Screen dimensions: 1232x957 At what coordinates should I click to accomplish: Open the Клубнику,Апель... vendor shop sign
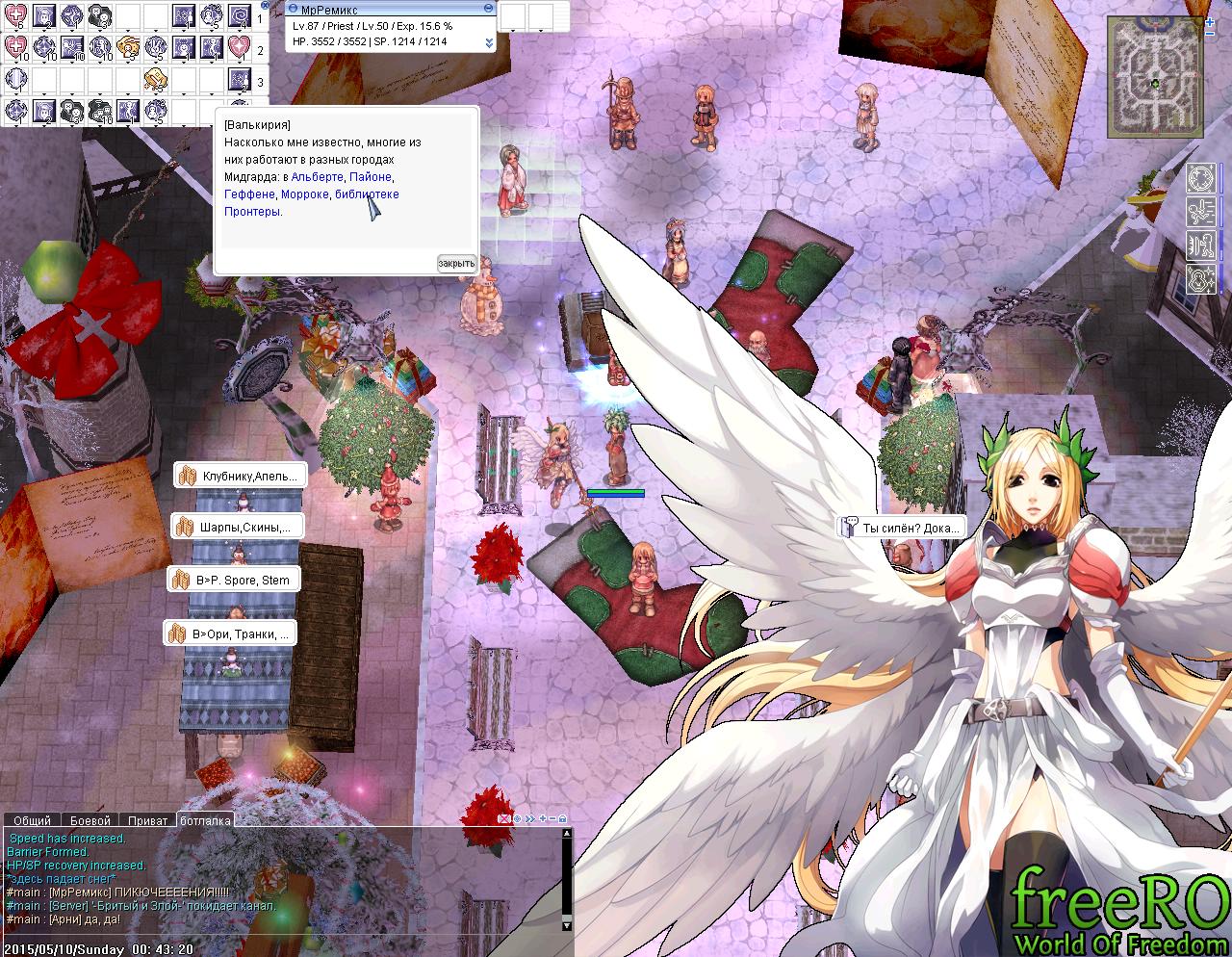click(241, 476)
